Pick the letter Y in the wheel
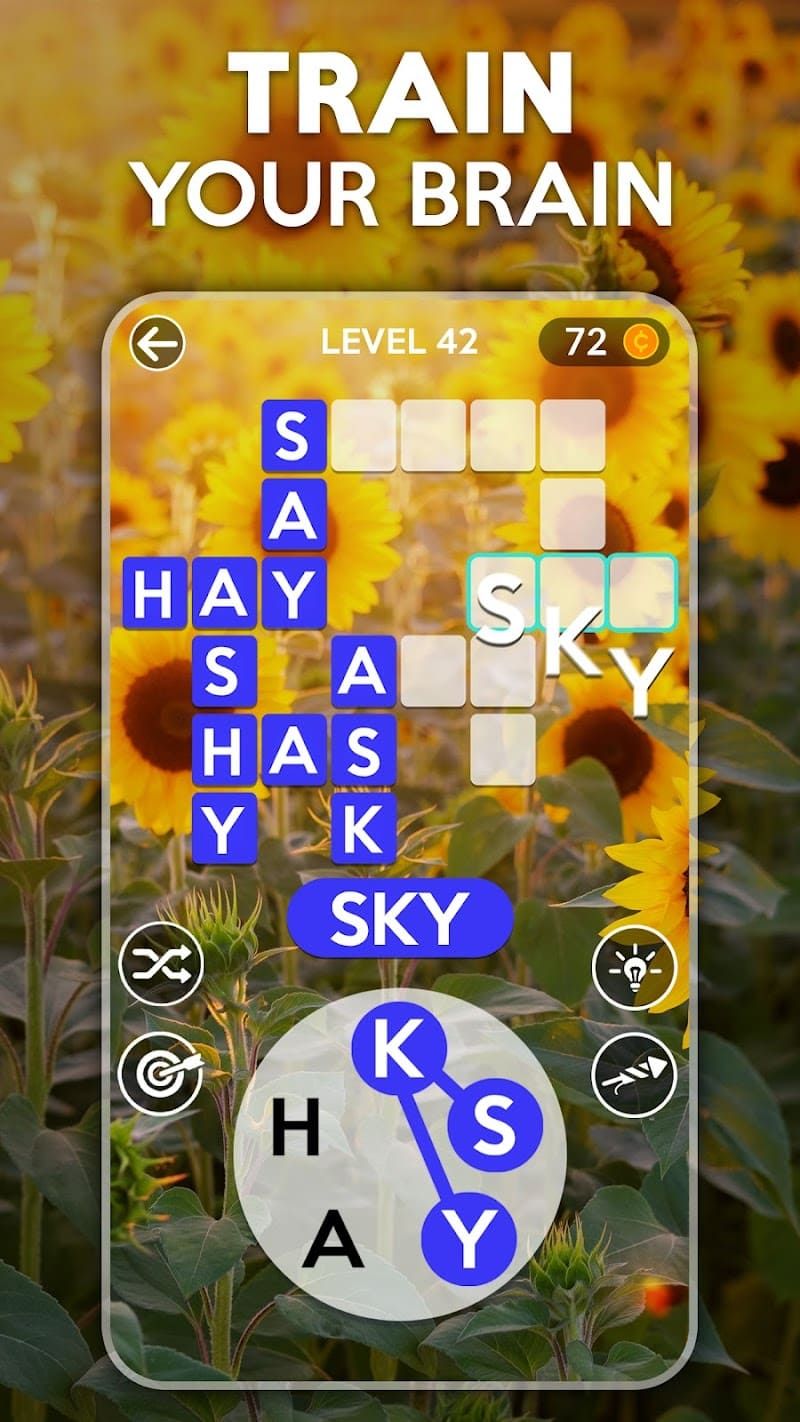 468,1241
